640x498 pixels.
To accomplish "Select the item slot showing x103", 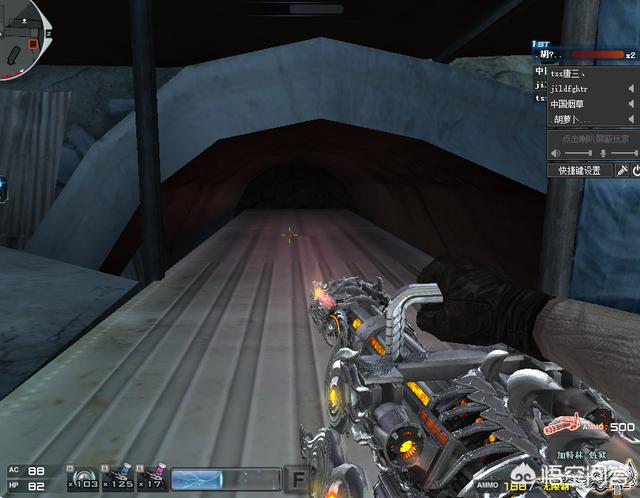I will (82, 477).
